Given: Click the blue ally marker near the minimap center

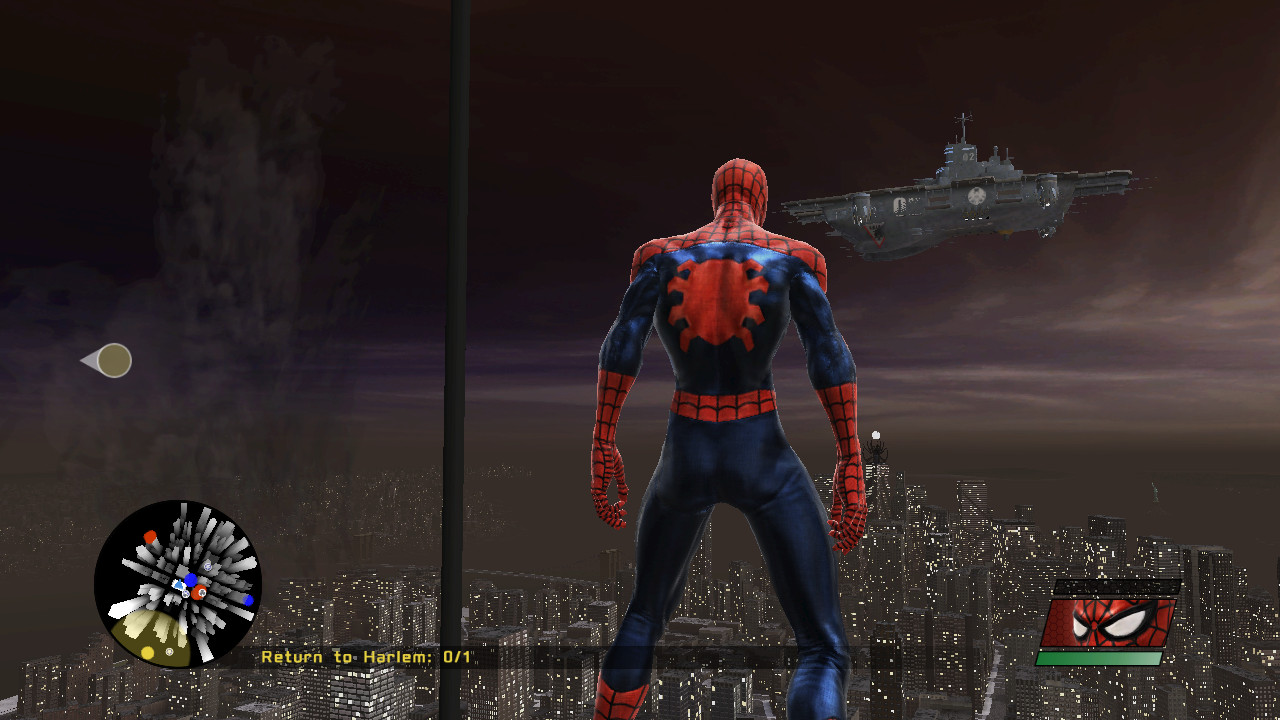Looking at the screenshot, I should click(x=191, y=578).
